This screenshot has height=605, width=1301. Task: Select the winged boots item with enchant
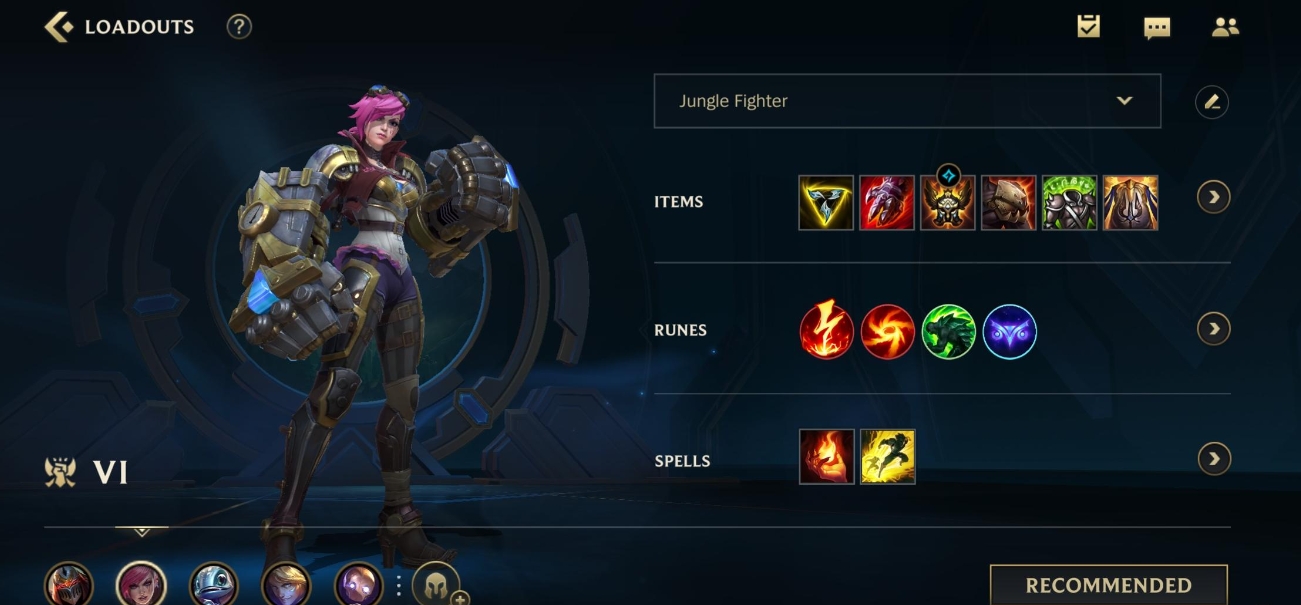pos(948,203)
